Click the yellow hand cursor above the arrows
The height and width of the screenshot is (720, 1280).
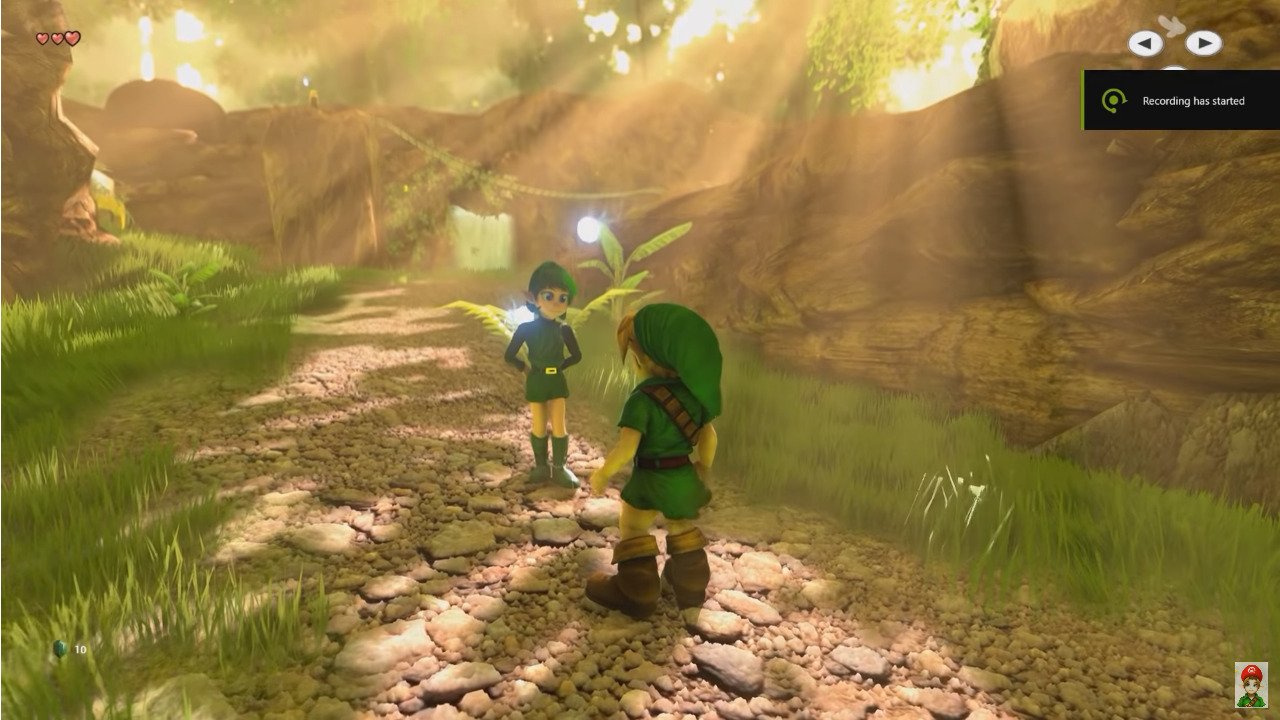pyautogui.click(x=1173, y=26)
